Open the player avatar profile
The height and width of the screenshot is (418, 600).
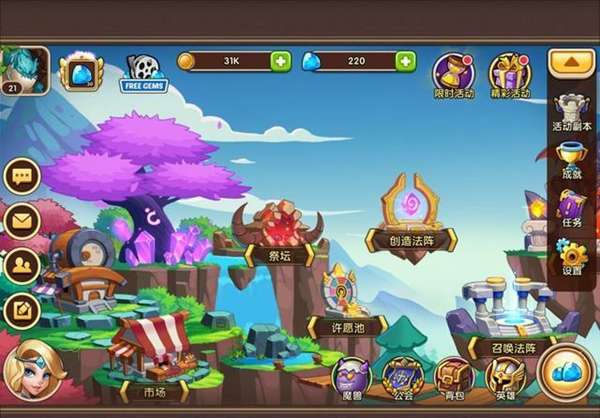click(x=22, y=70)
